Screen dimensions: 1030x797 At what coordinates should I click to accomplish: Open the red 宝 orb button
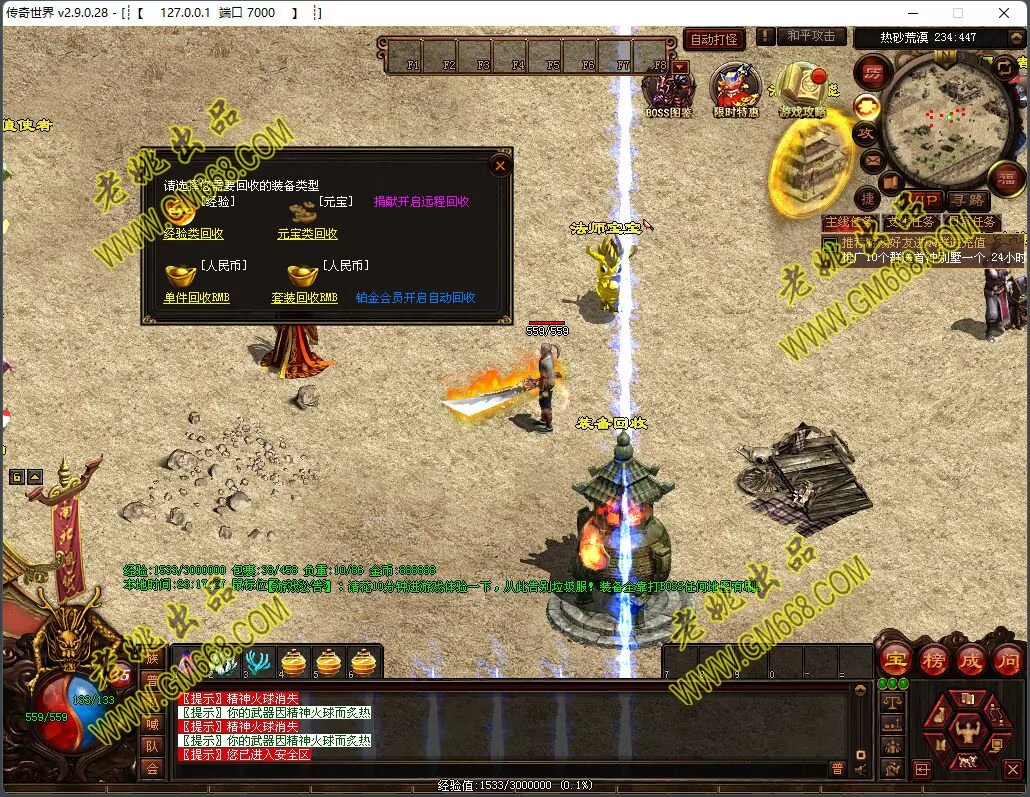894,660
